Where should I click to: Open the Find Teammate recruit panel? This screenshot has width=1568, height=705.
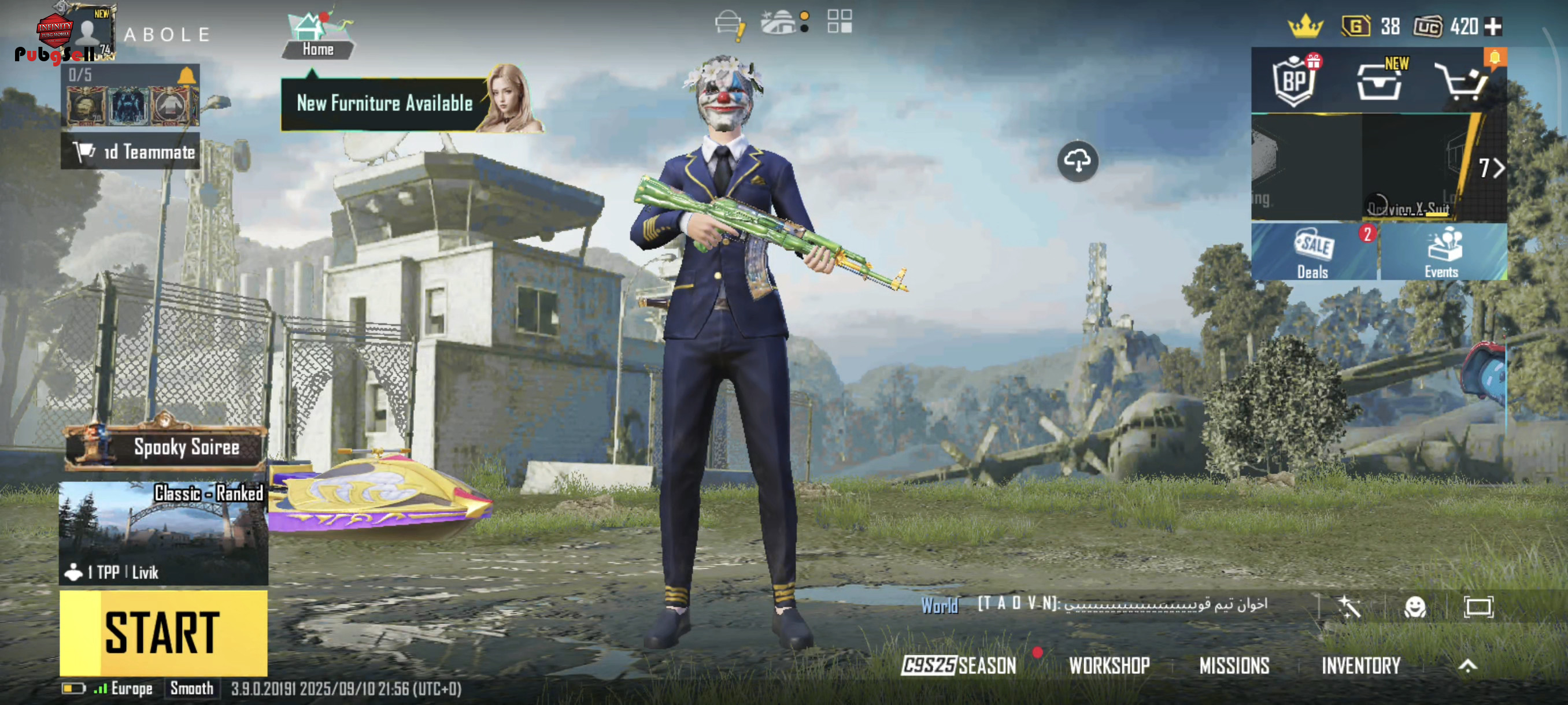coord(130,151)
